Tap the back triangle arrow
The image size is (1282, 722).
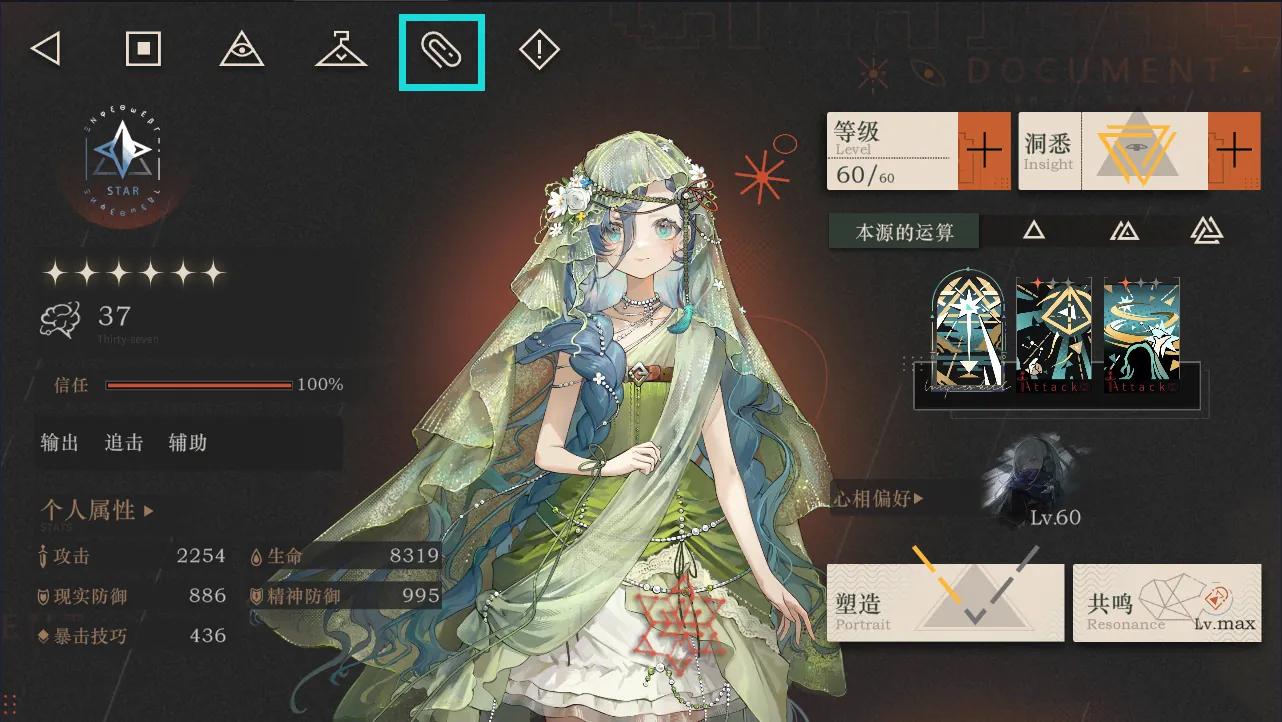tap(45, 49)
